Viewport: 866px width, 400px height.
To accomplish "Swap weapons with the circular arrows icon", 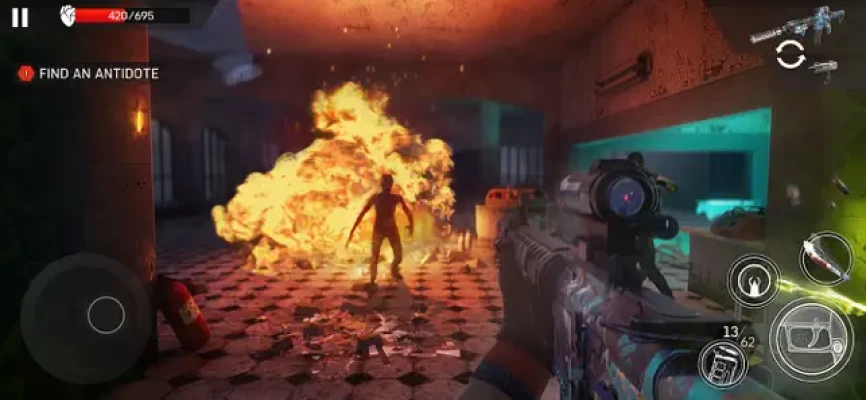I will (x=790, y=55).
